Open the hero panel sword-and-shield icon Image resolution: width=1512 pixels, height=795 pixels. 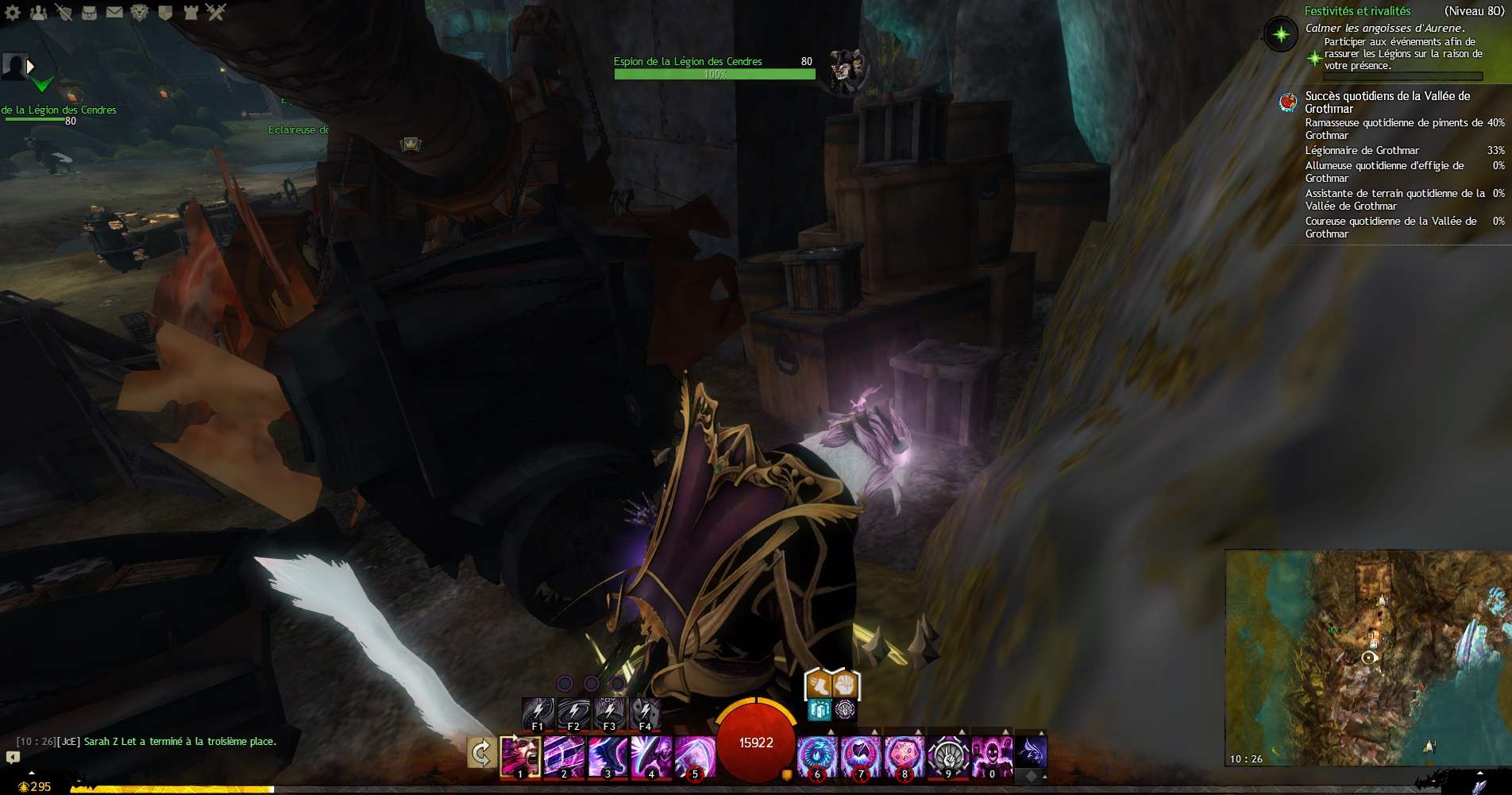64,12
